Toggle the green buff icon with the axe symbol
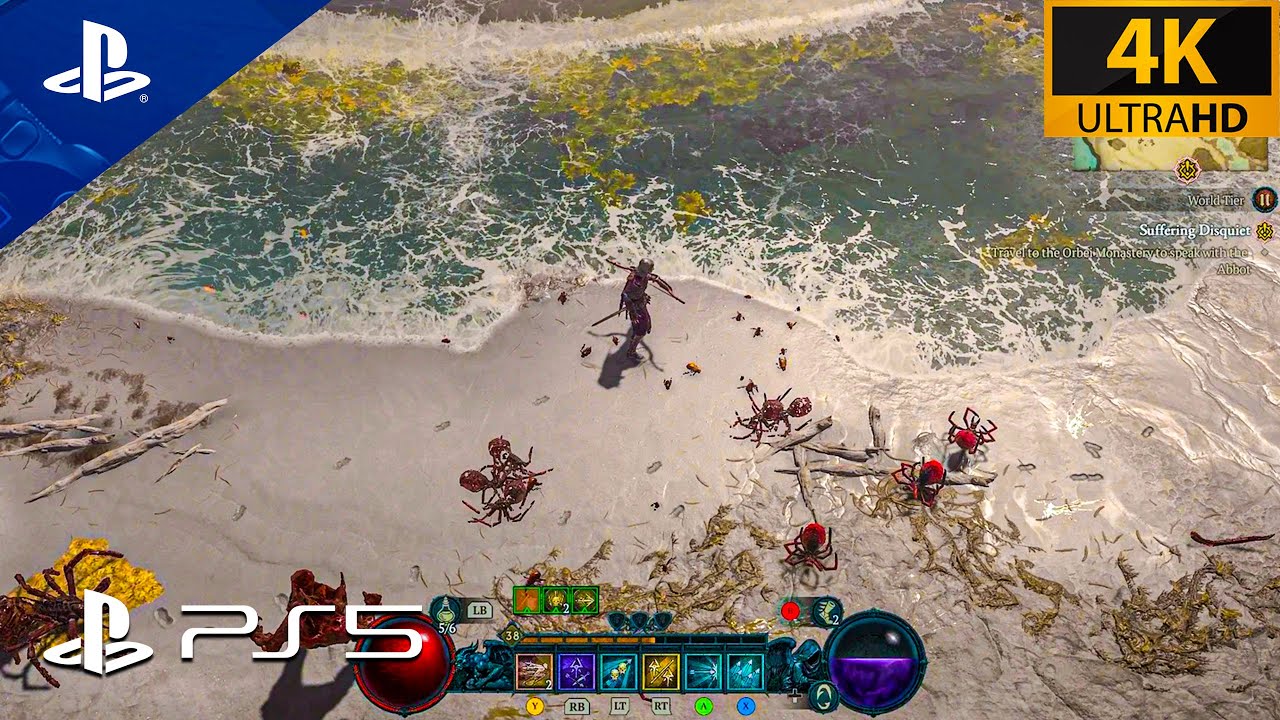 [x=527, y=600]
